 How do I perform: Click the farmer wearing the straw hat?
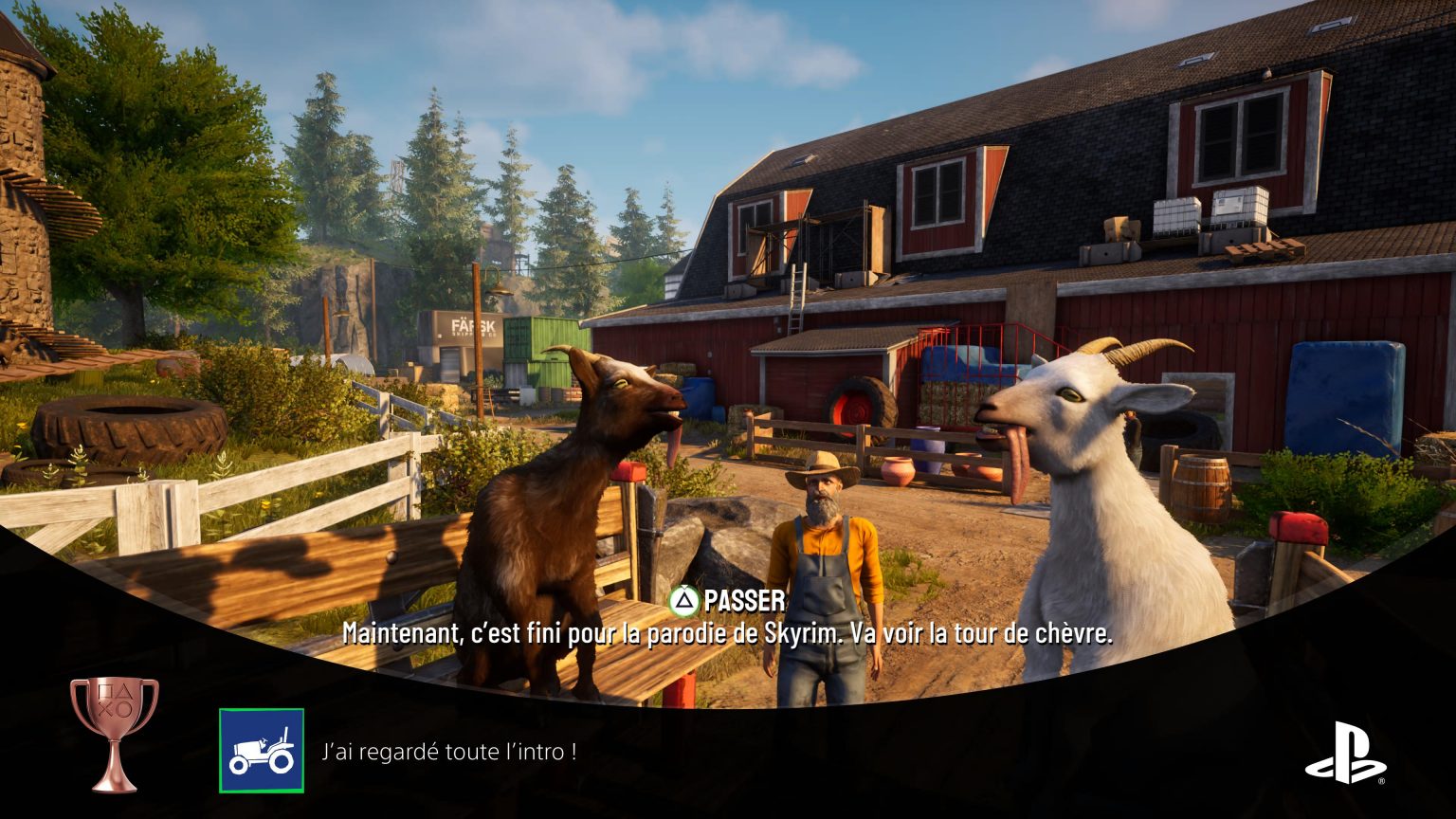tap(821, 531)
